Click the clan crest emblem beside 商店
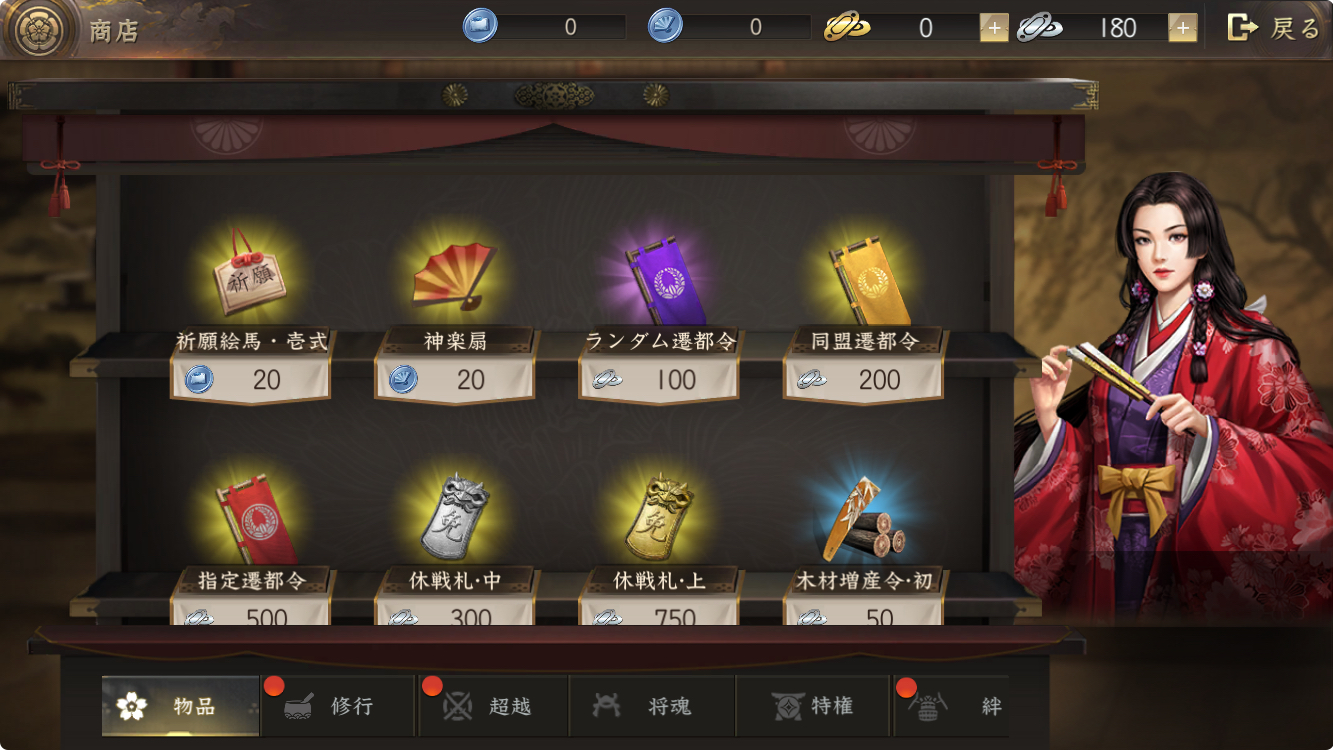This screenshot has height=750, width=1333. click(40, 30)
